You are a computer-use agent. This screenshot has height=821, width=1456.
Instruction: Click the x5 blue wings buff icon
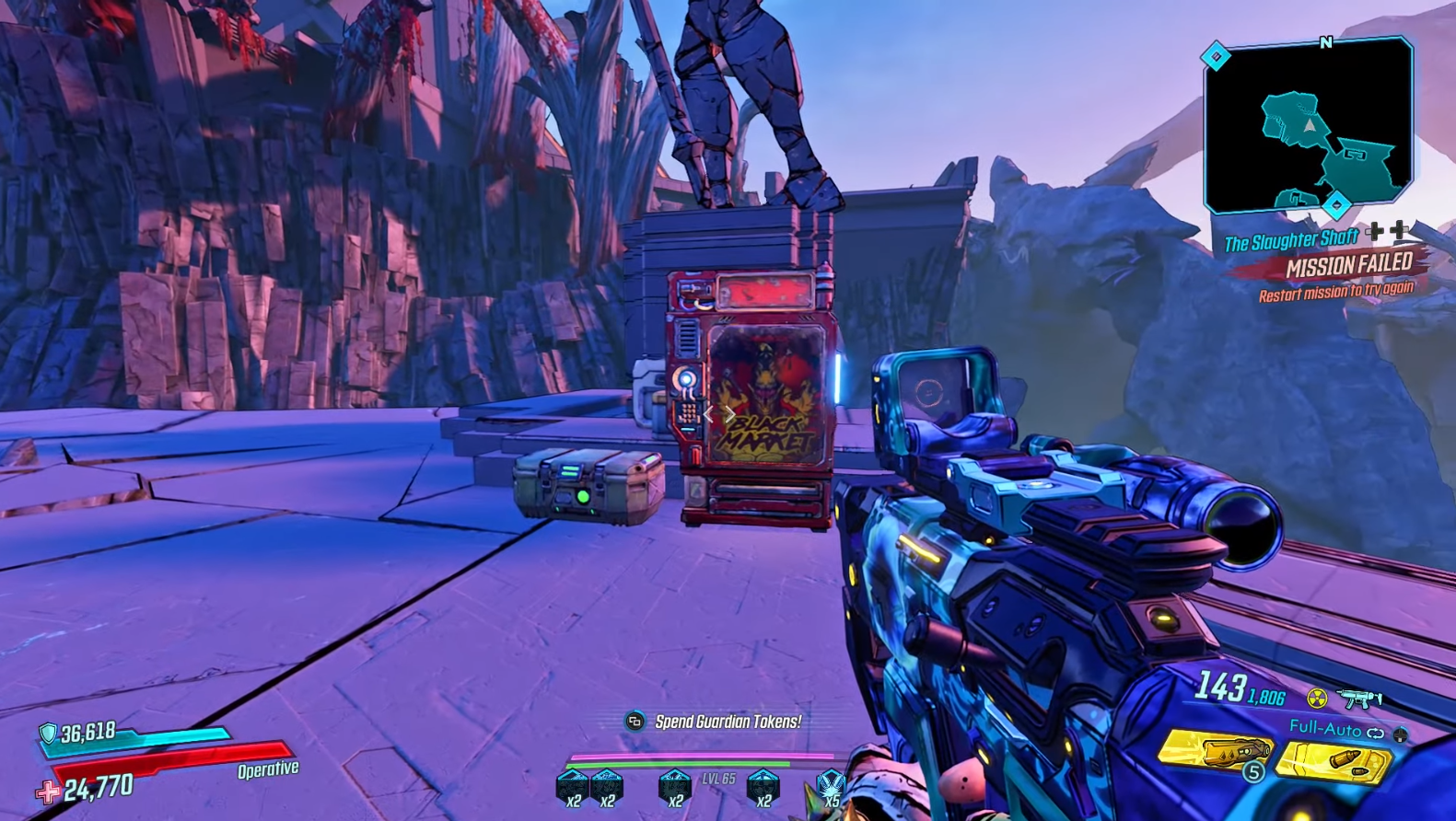(x=831, y=788)
